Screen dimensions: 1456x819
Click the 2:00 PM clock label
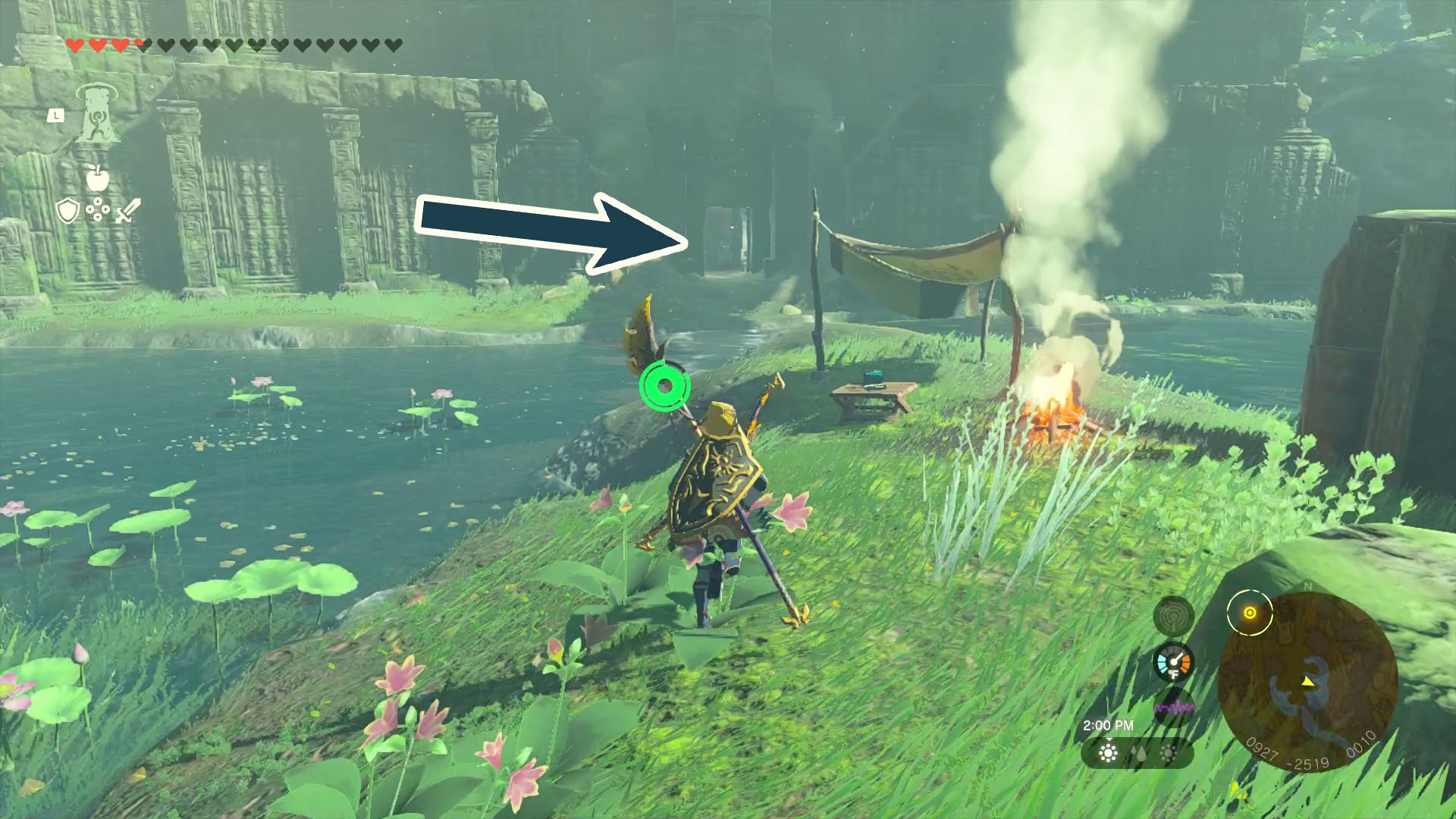[x=1108, y=724]
